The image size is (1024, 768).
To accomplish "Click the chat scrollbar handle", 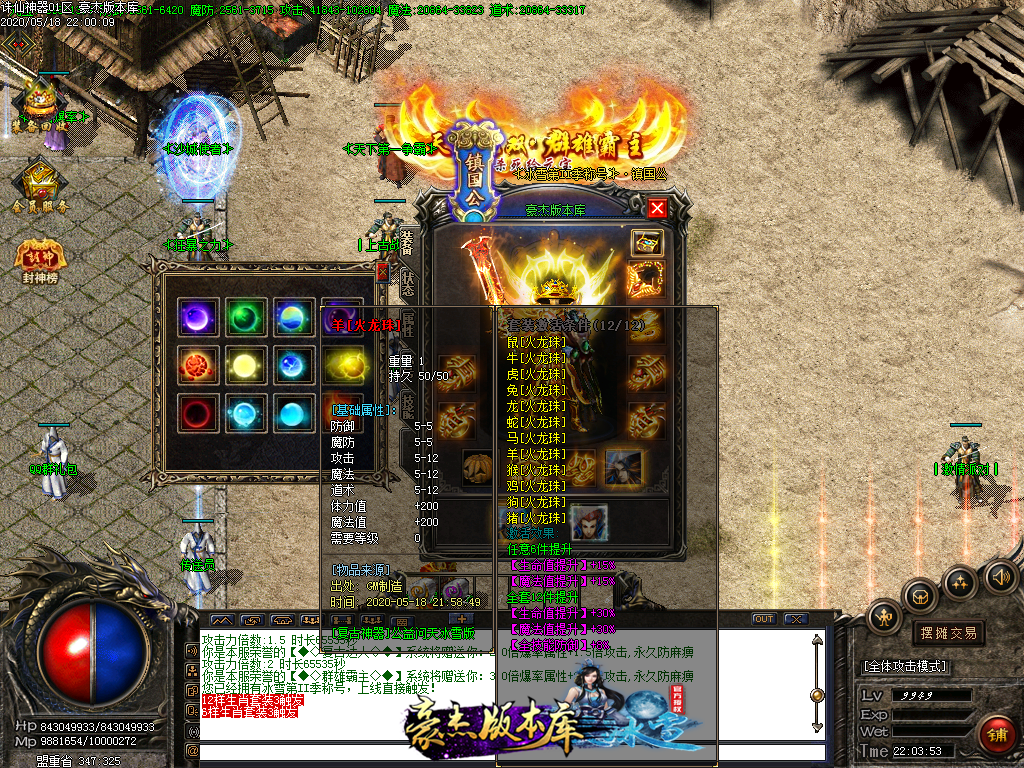I will pyautogui.click(x=817, y=694).
